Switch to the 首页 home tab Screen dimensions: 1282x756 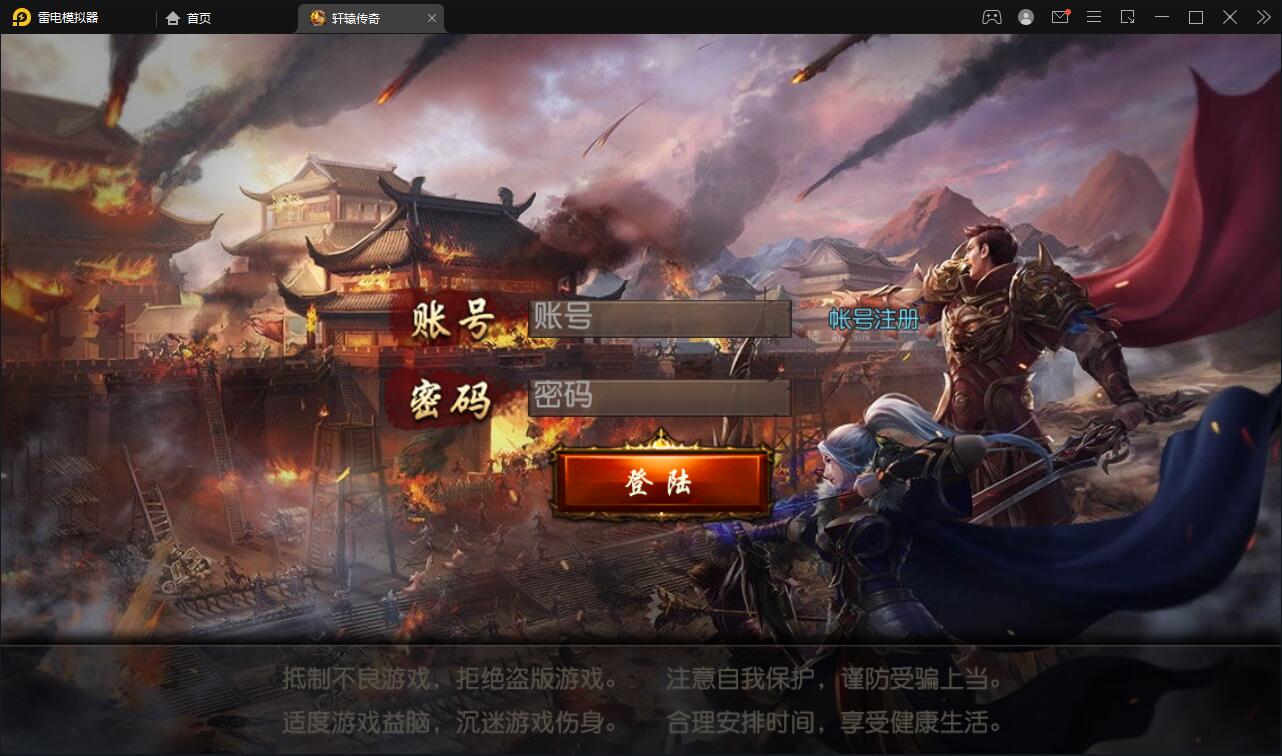tap(189, 17)
